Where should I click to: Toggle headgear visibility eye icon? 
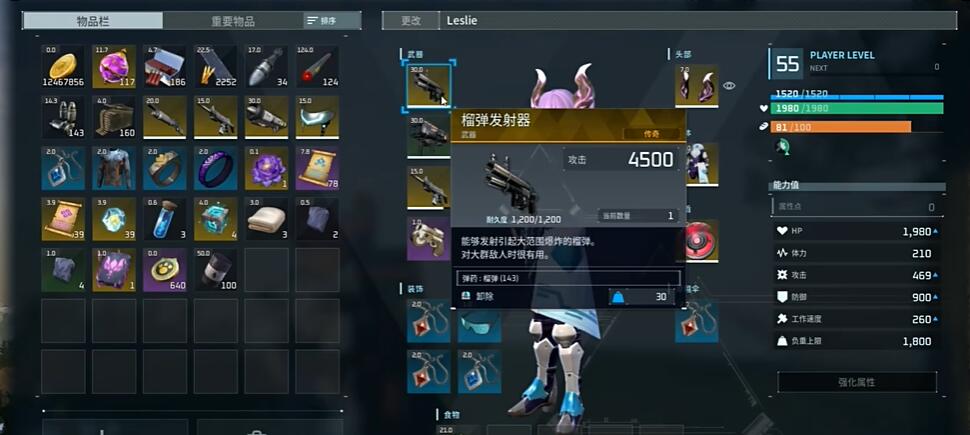coord(729,86)
